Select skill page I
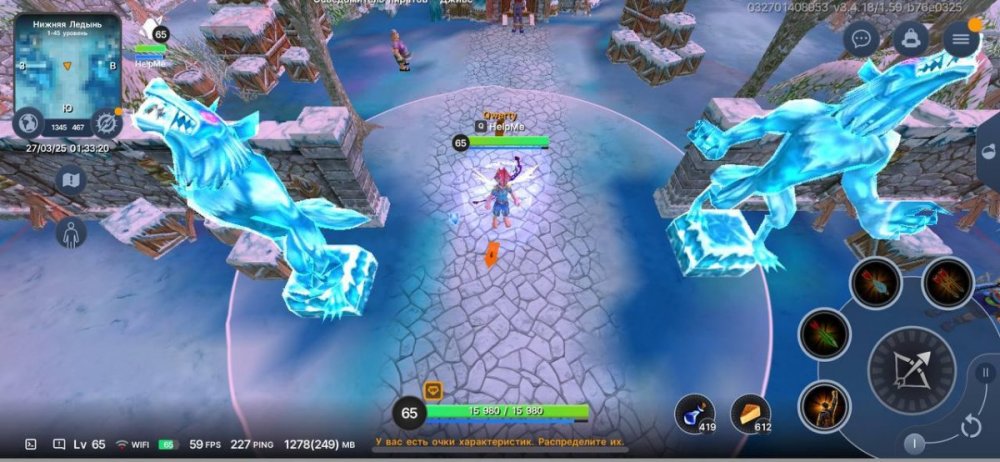1000x462 pixels. pyautogui.click(x=915, y=443)
